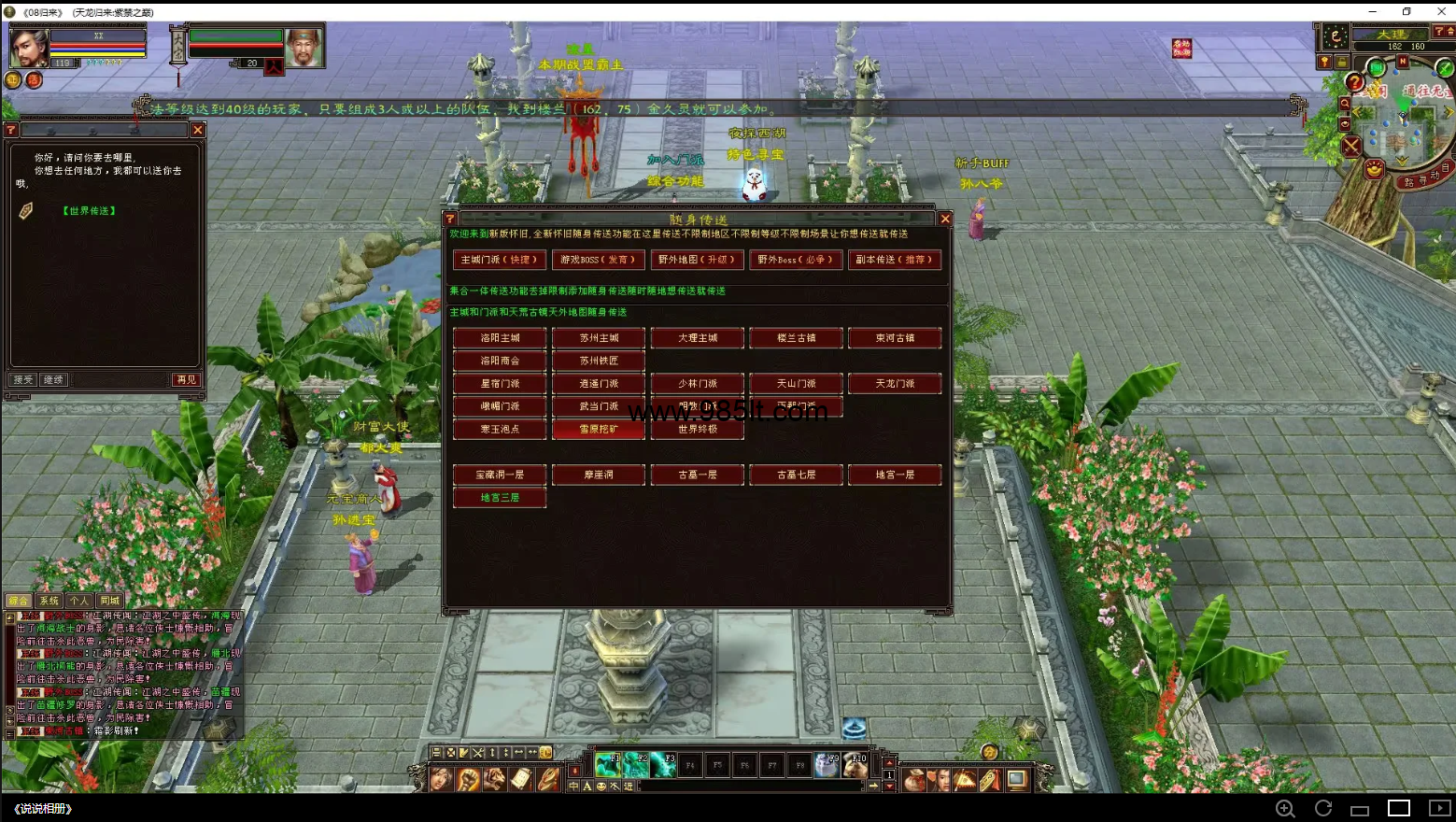Close the NPC dialogue window

pos(198,130)
